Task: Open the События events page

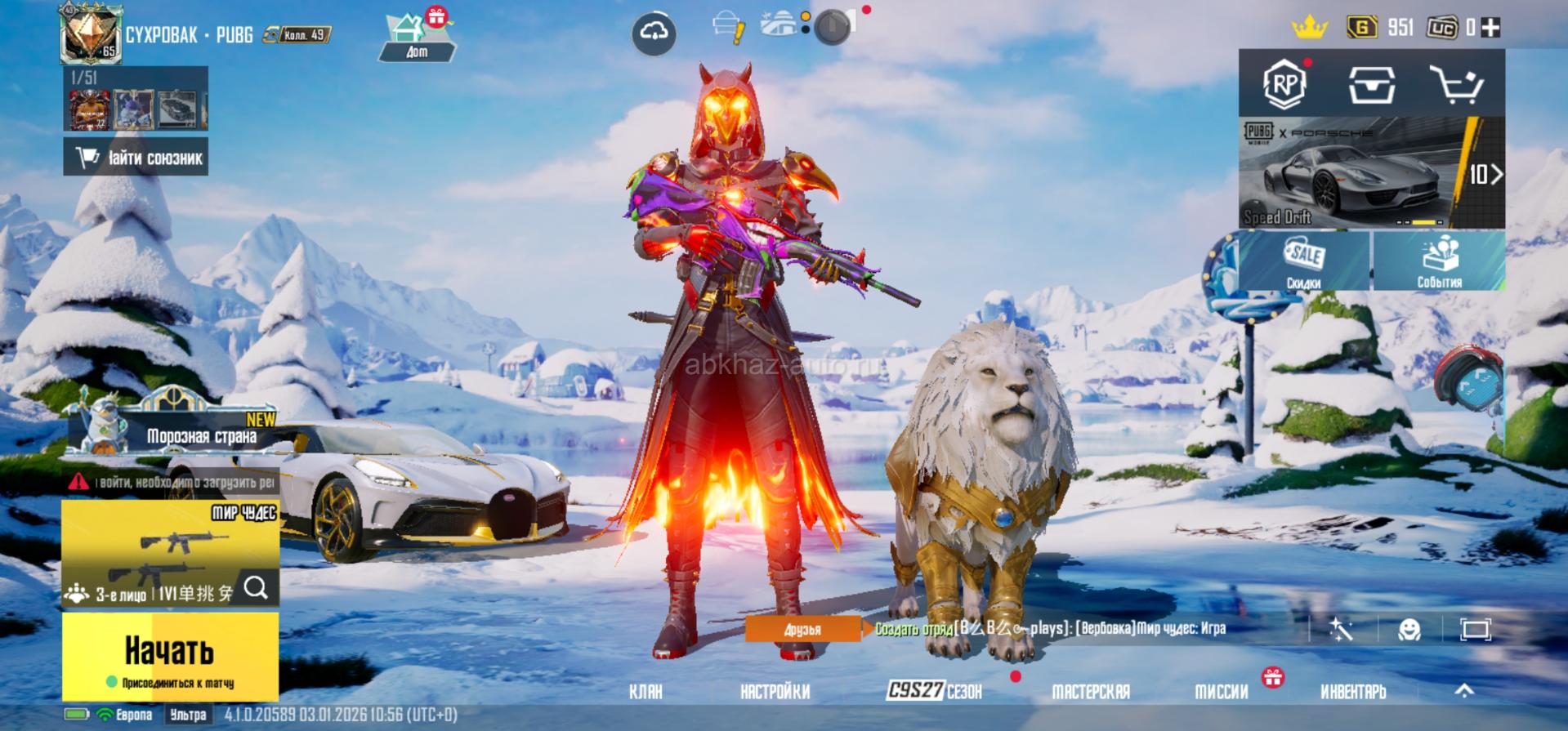Action: 1439,261
